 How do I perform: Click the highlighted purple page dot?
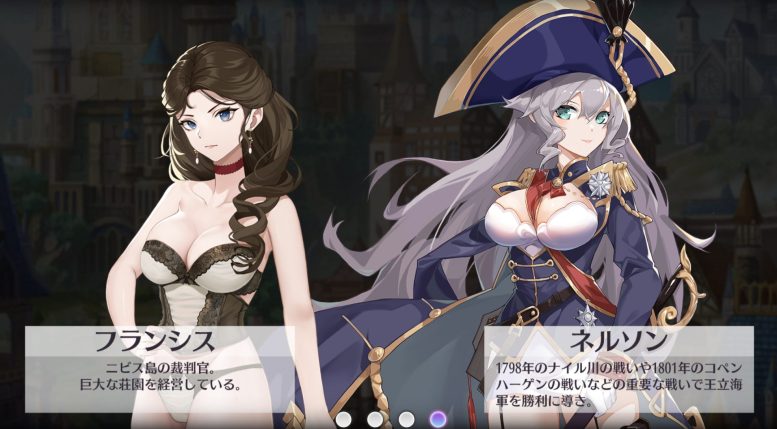coord(437,418)
